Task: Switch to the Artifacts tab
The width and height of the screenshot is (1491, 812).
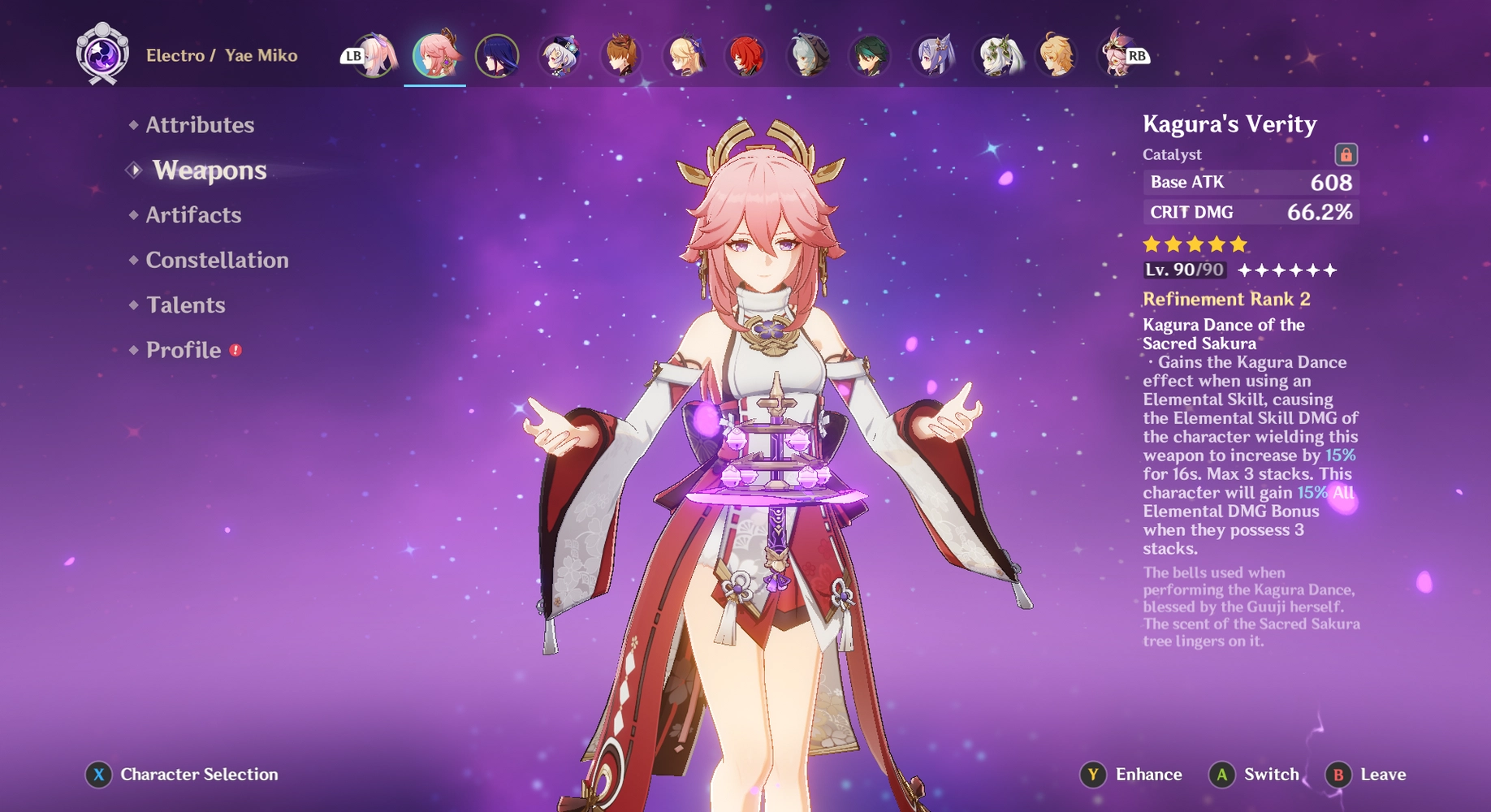Action: [x=192, y=214]
